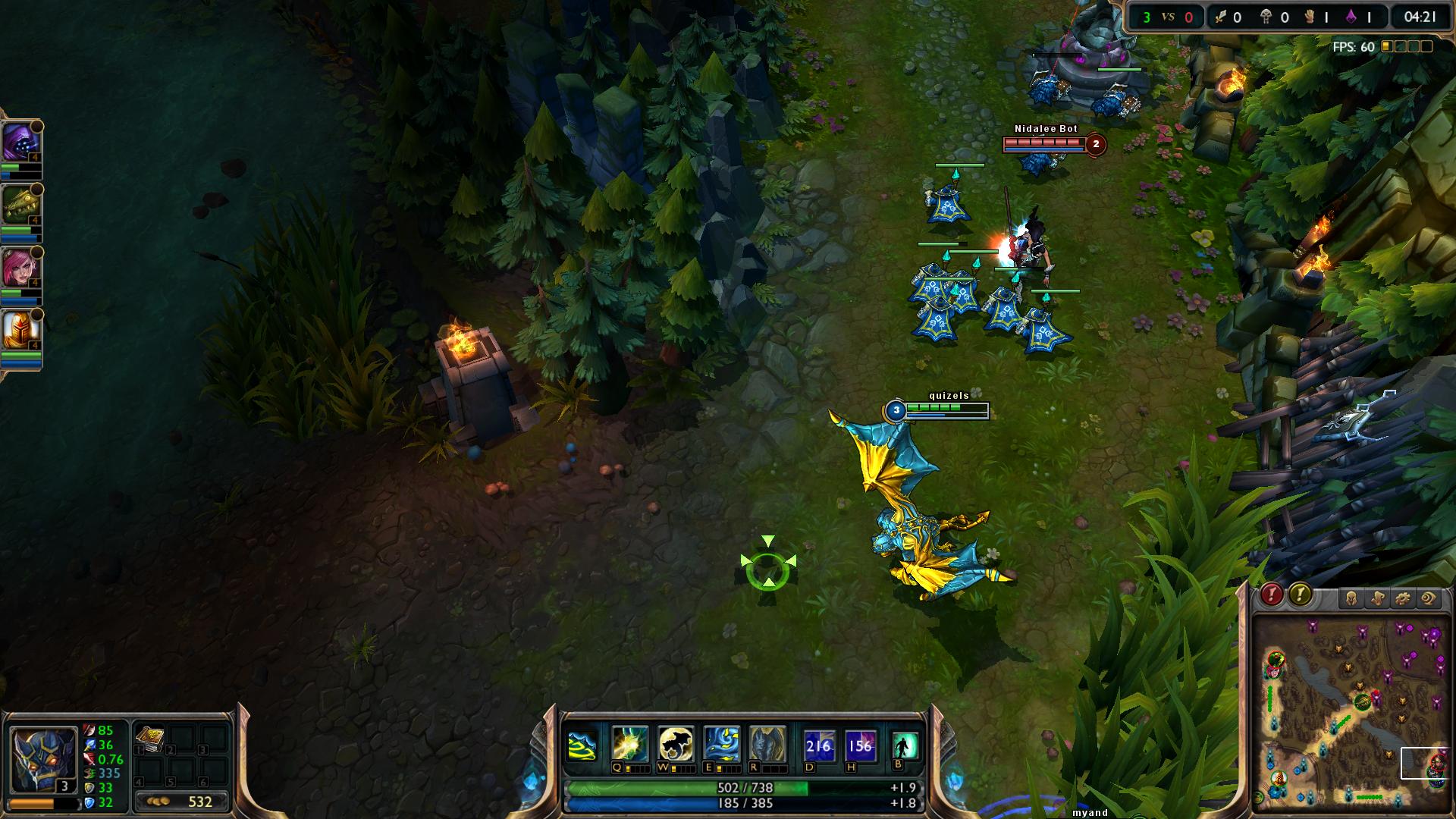Cast the E blue flame ability
Screen dimensions: 1456x819
[x=721, y=744]
